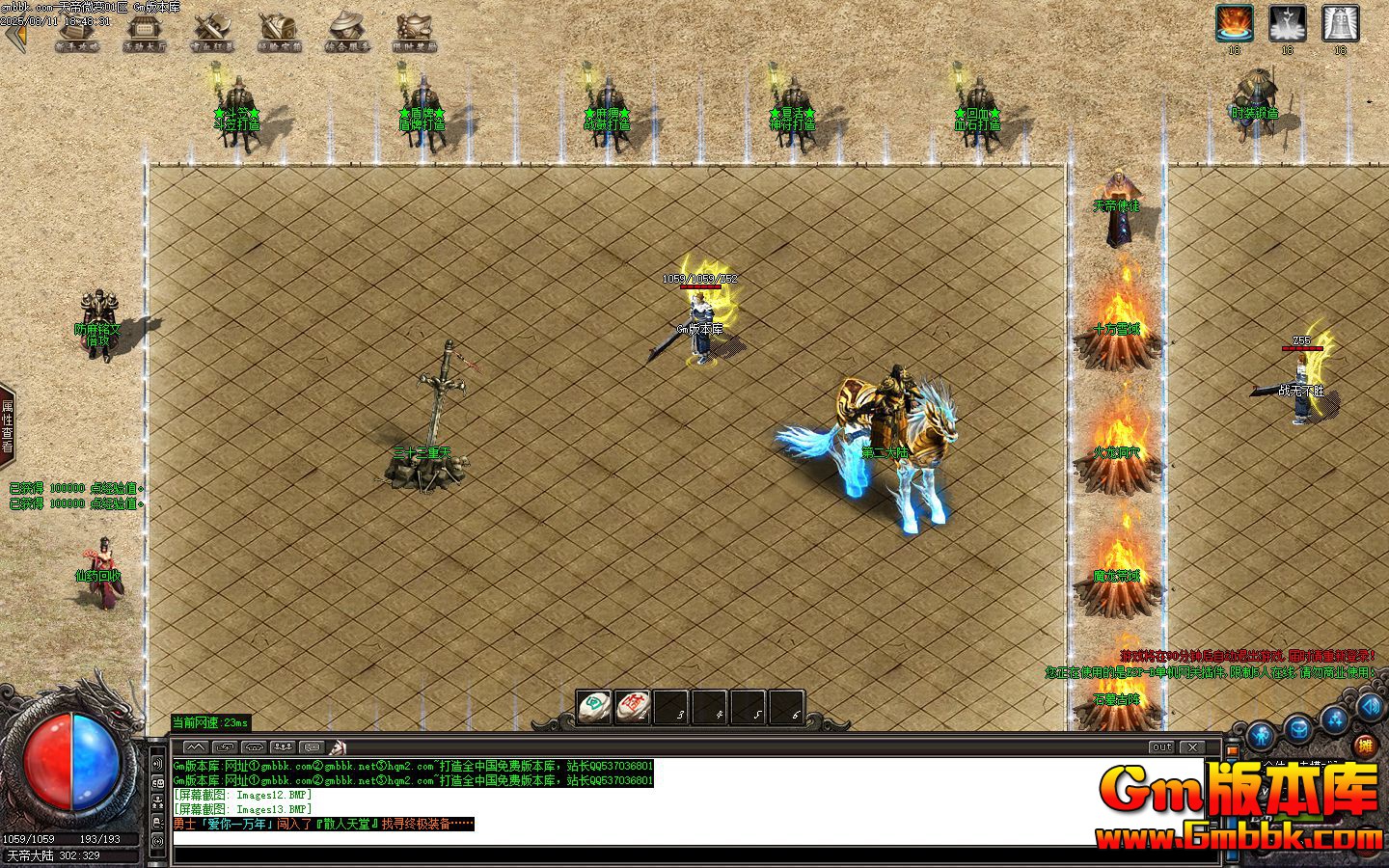Select the group chat mode icon

coord(284,746)
